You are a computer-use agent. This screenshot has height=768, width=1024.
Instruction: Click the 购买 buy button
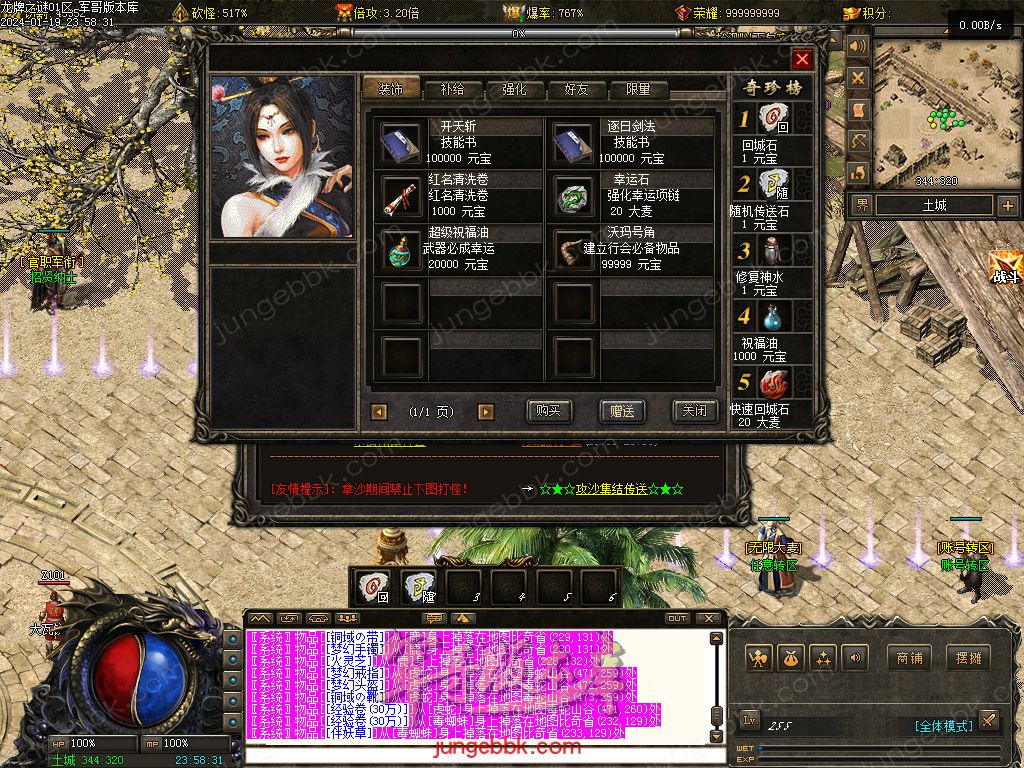(549, 411)
